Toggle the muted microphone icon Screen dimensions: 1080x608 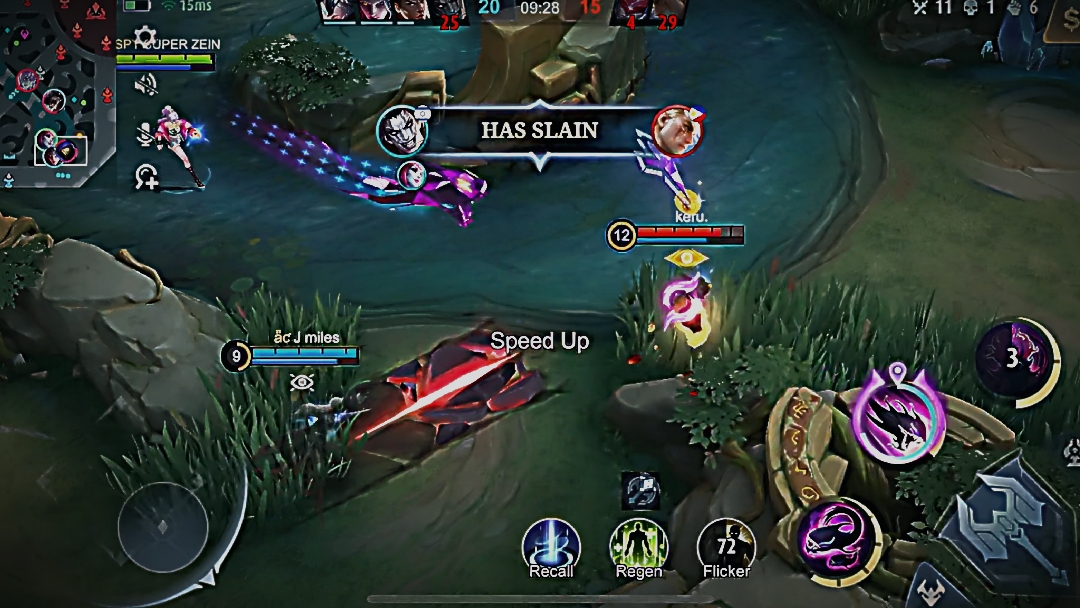tap(146, 131)
